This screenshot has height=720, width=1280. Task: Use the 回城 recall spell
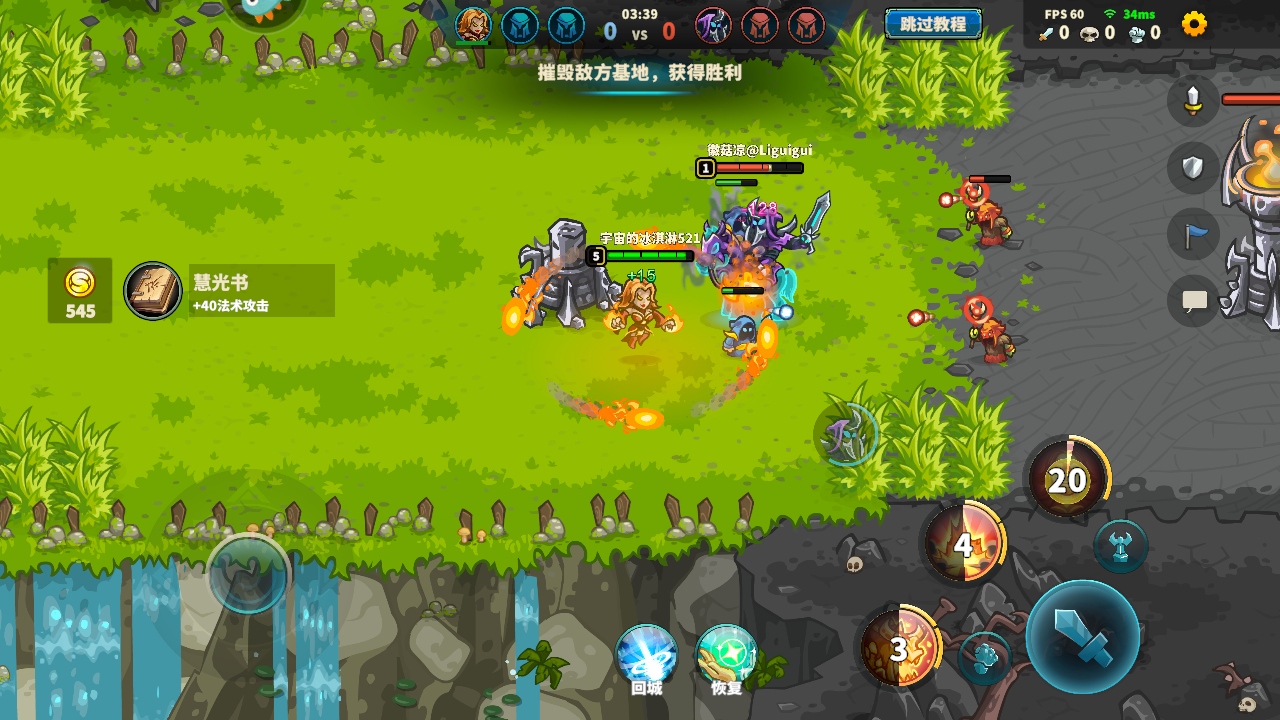click(x=646, y=655)
